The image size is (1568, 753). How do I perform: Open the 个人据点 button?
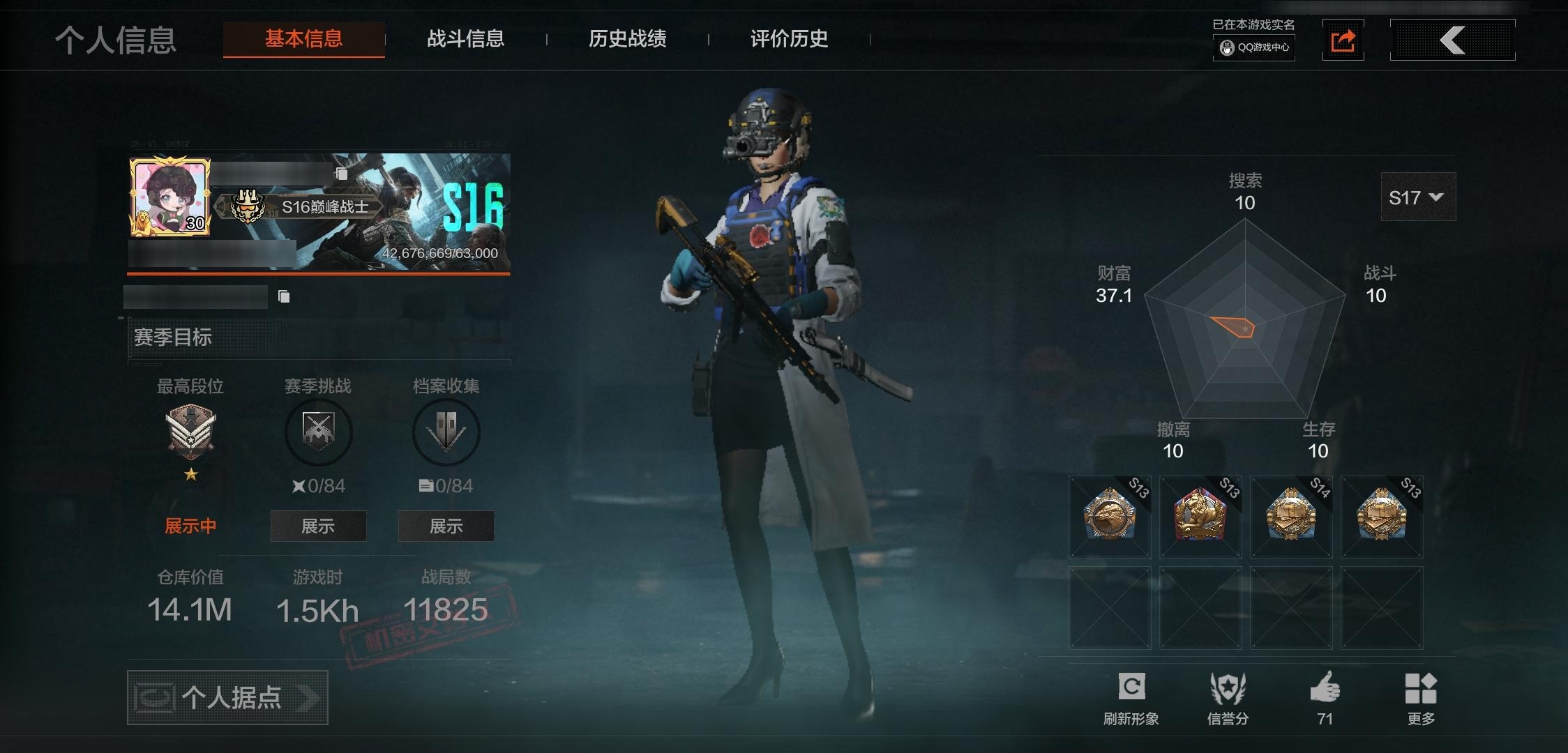tap(227, 697)
